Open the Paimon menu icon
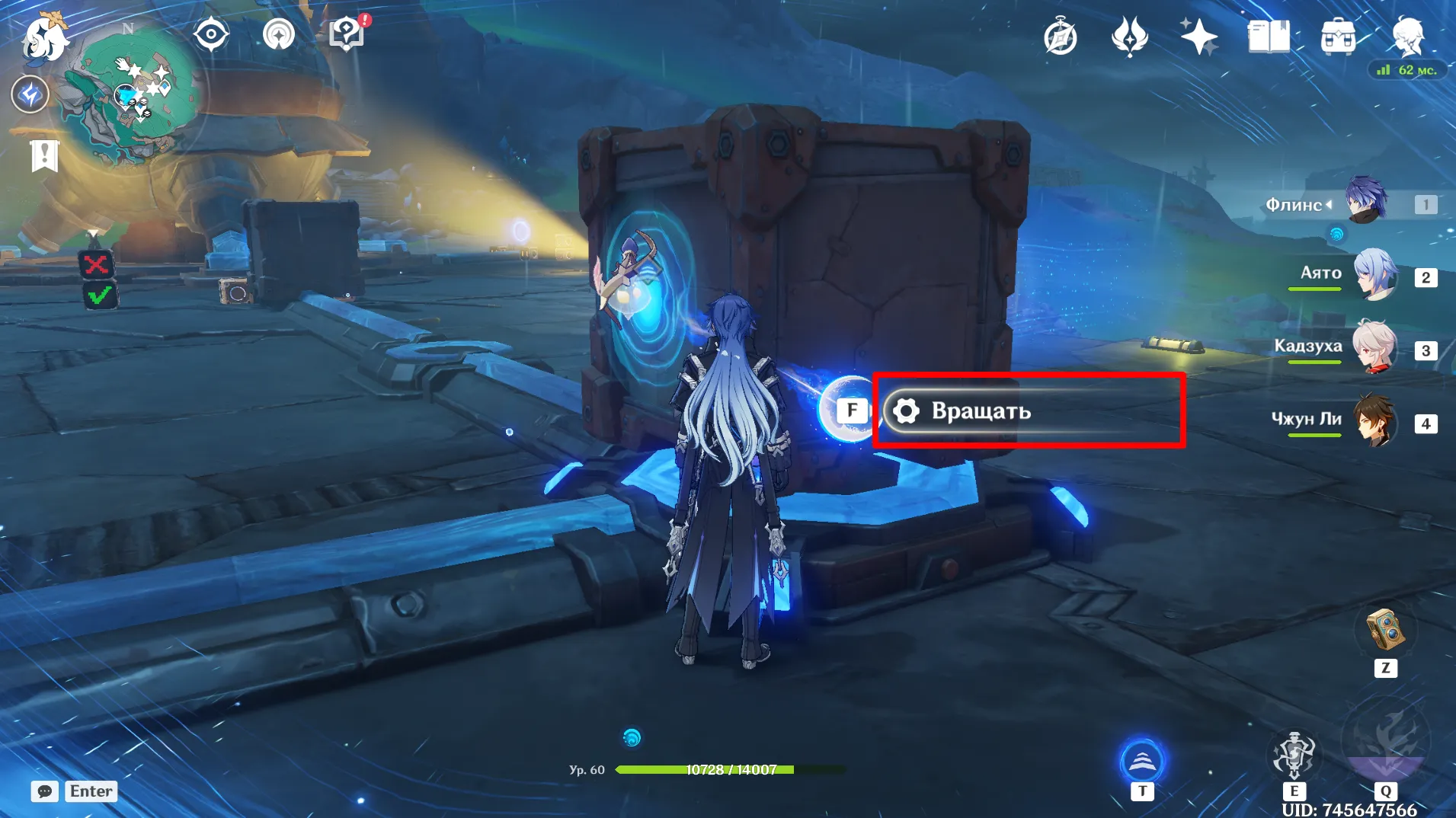This screenshot has width=1456, height=818. tap(44, 38)
